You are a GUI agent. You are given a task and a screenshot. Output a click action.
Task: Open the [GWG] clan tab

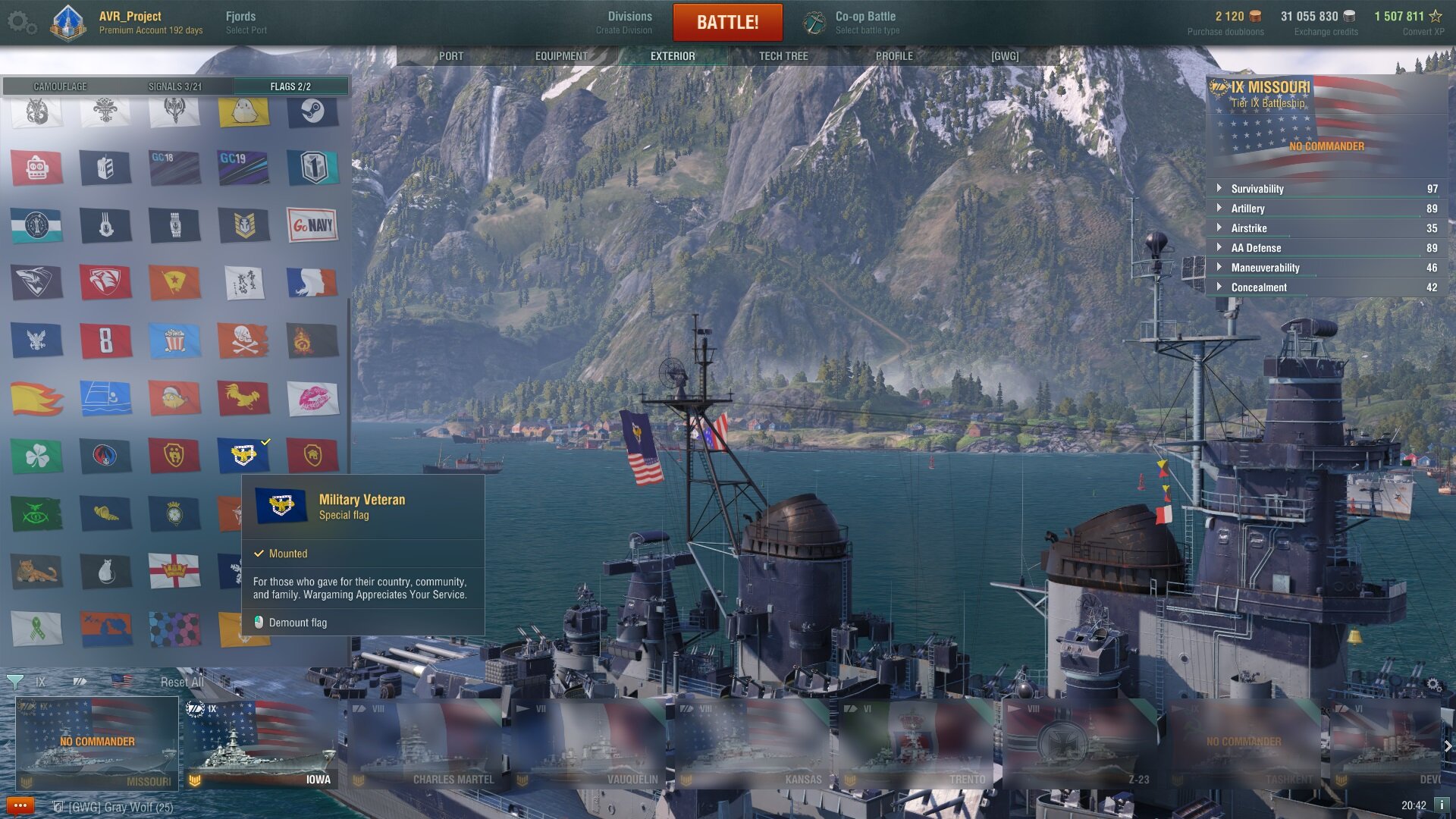pyautogui.click(x=1005, y=56)
